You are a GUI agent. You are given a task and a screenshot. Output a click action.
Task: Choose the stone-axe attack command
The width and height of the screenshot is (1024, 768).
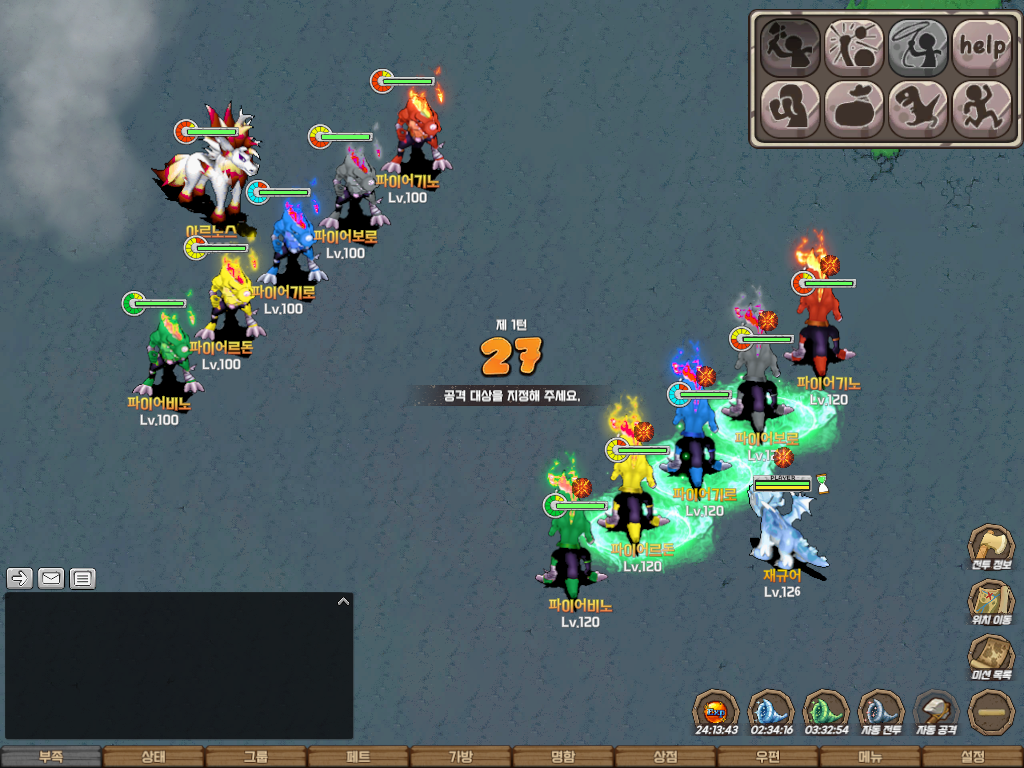(x=790, y=46)
